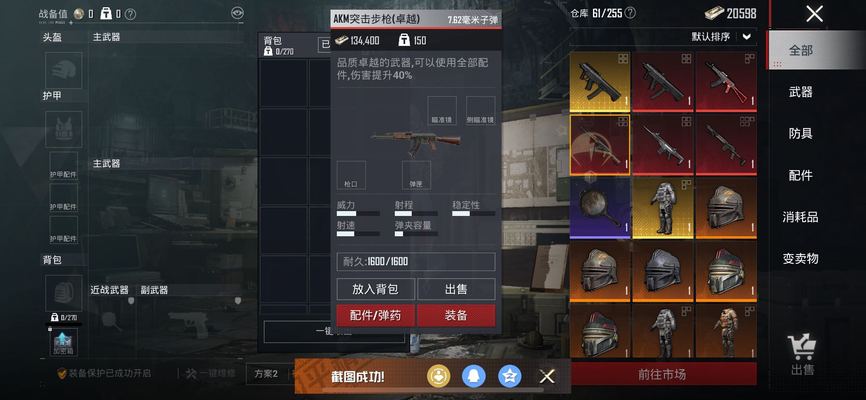Share screenshot via the blue star icon
This screenshot has height=400, width=866.
(x=510, y=376)
